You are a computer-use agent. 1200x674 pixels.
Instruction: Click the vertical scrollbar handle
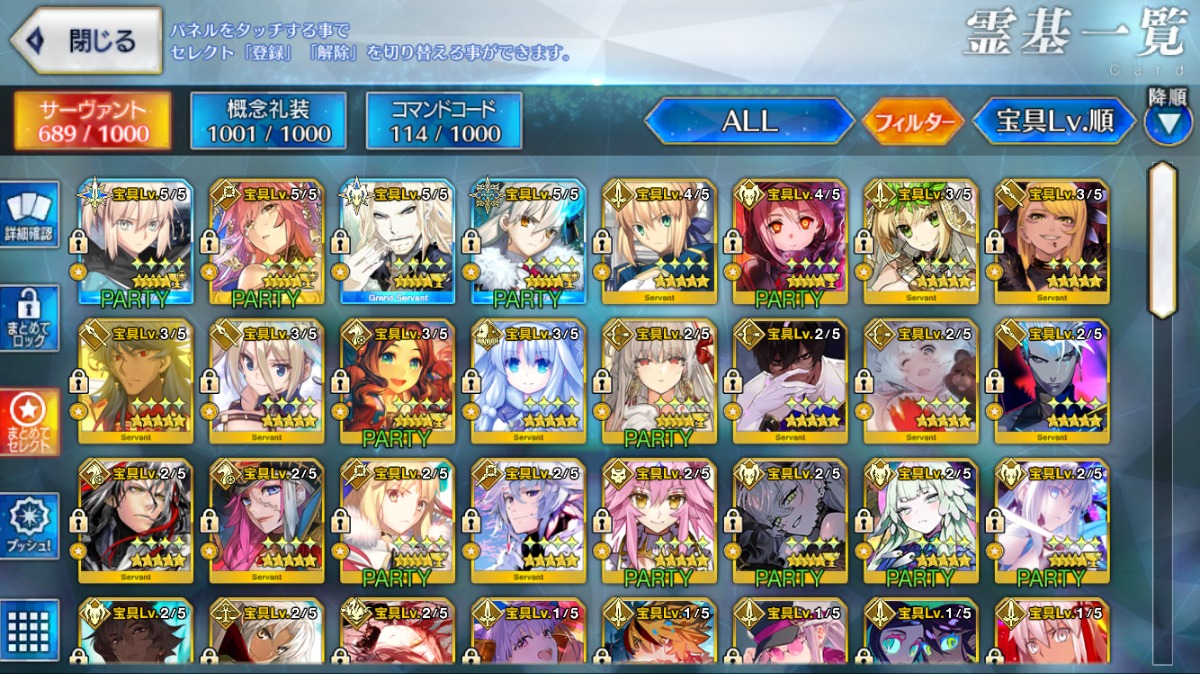tap(1161, 240)
